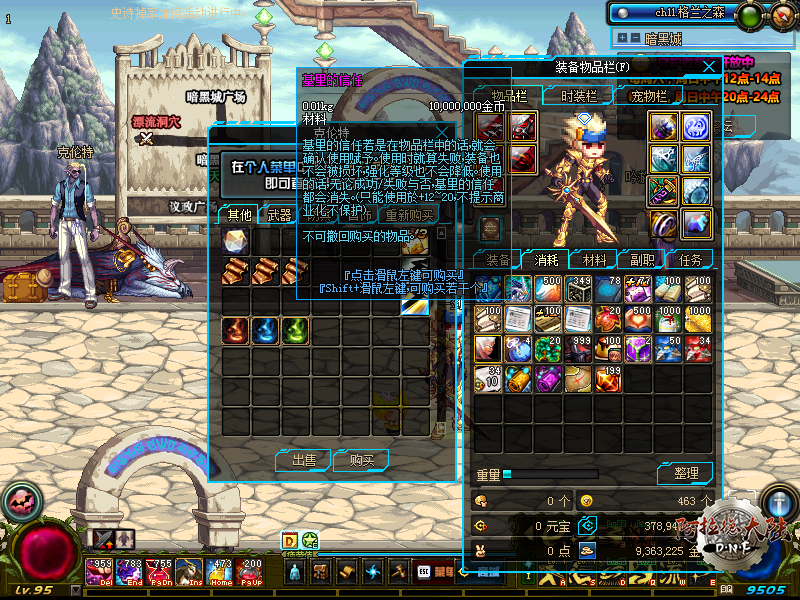Close the equipment inventory window
Viewport: 800px width, 600px height.
709,67
